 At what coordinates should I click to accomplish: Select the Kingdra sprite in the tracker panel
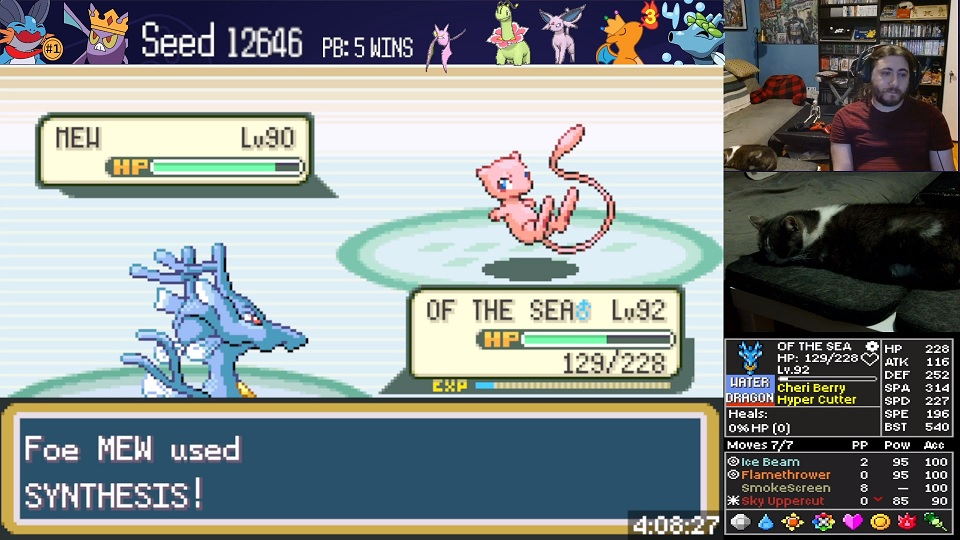[749, 358]
